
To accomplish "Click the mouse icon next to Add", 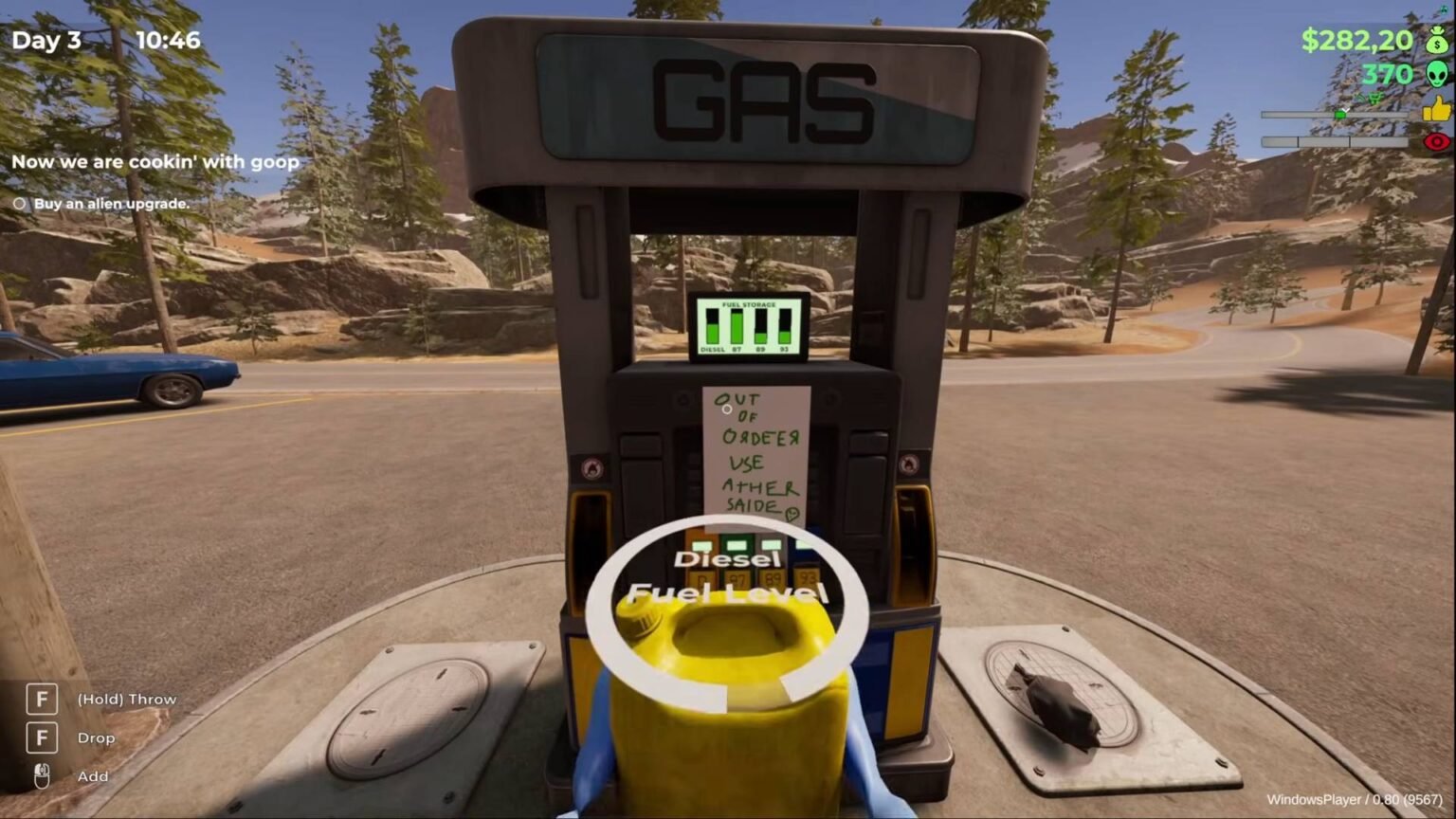I will [x=41, y=775].
